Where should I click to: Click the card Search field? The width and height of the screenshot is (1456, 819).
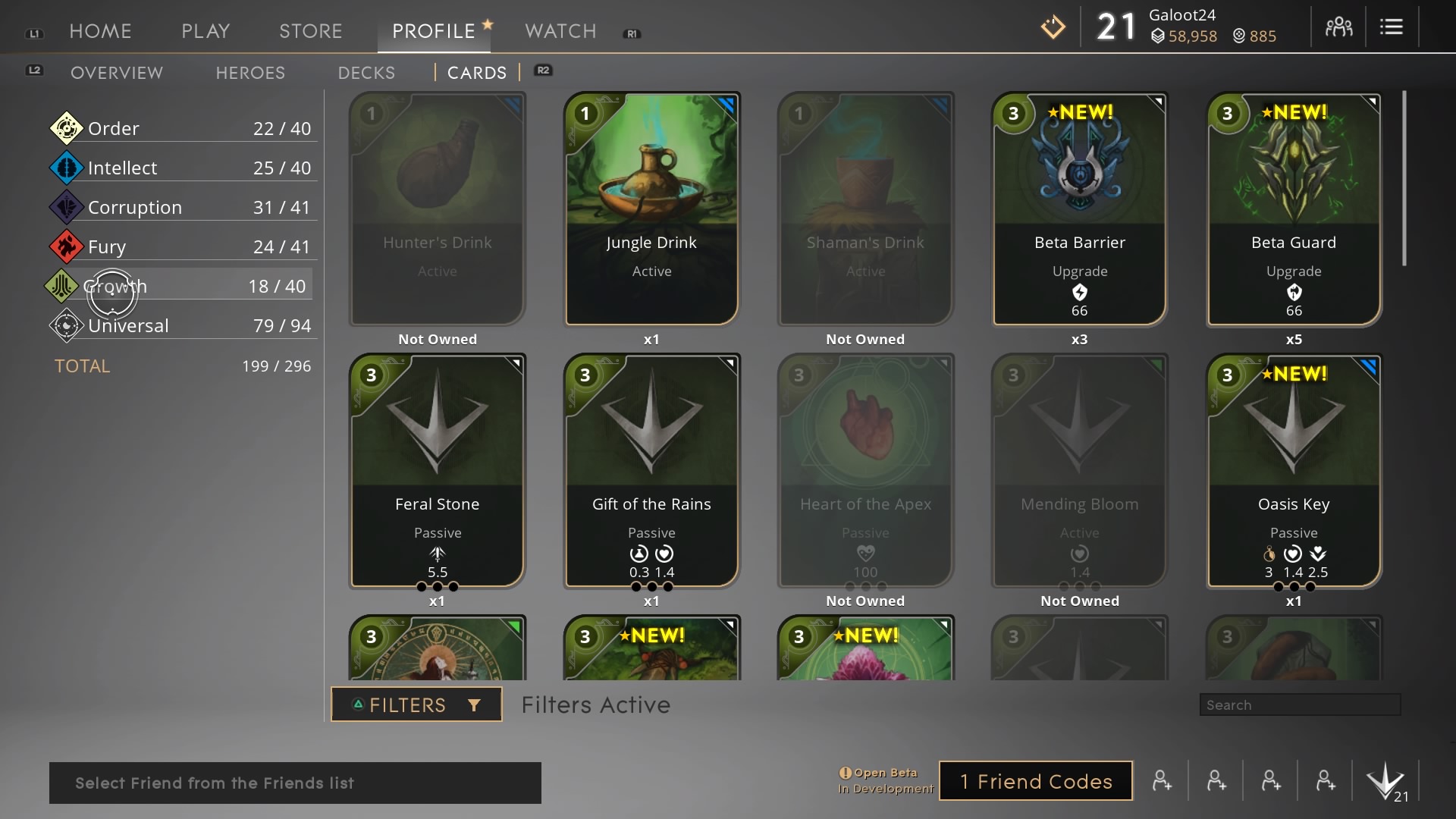1300,704
